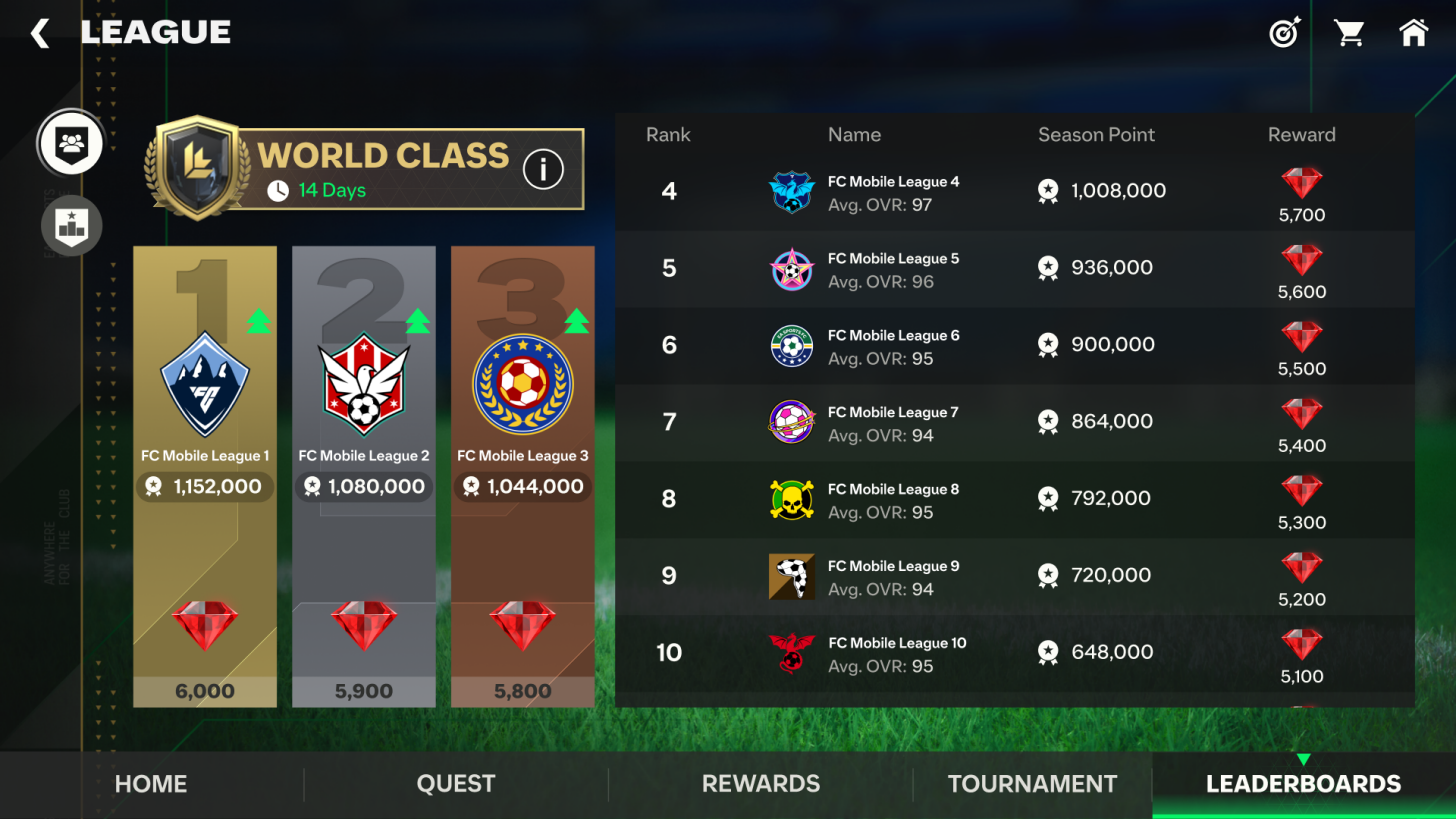Screen dimensions: 1456x819
Task: Select the rankings podium icon on left sidebar
Action: (69, 225)
